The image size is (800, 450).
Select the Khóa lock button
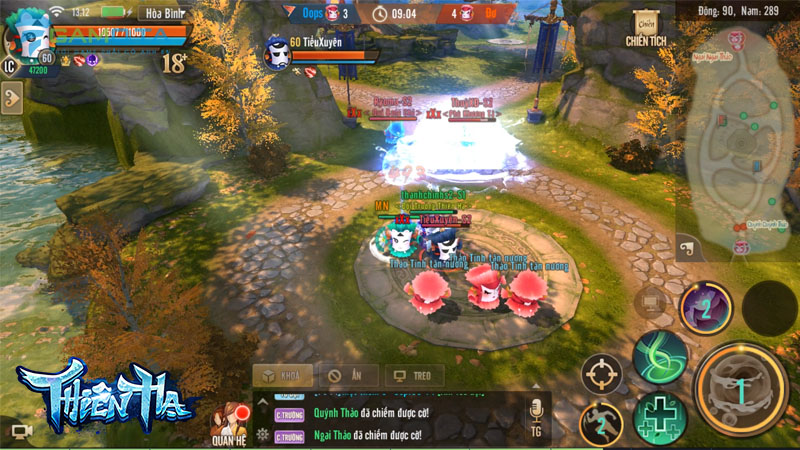click(x=280, y=377)
